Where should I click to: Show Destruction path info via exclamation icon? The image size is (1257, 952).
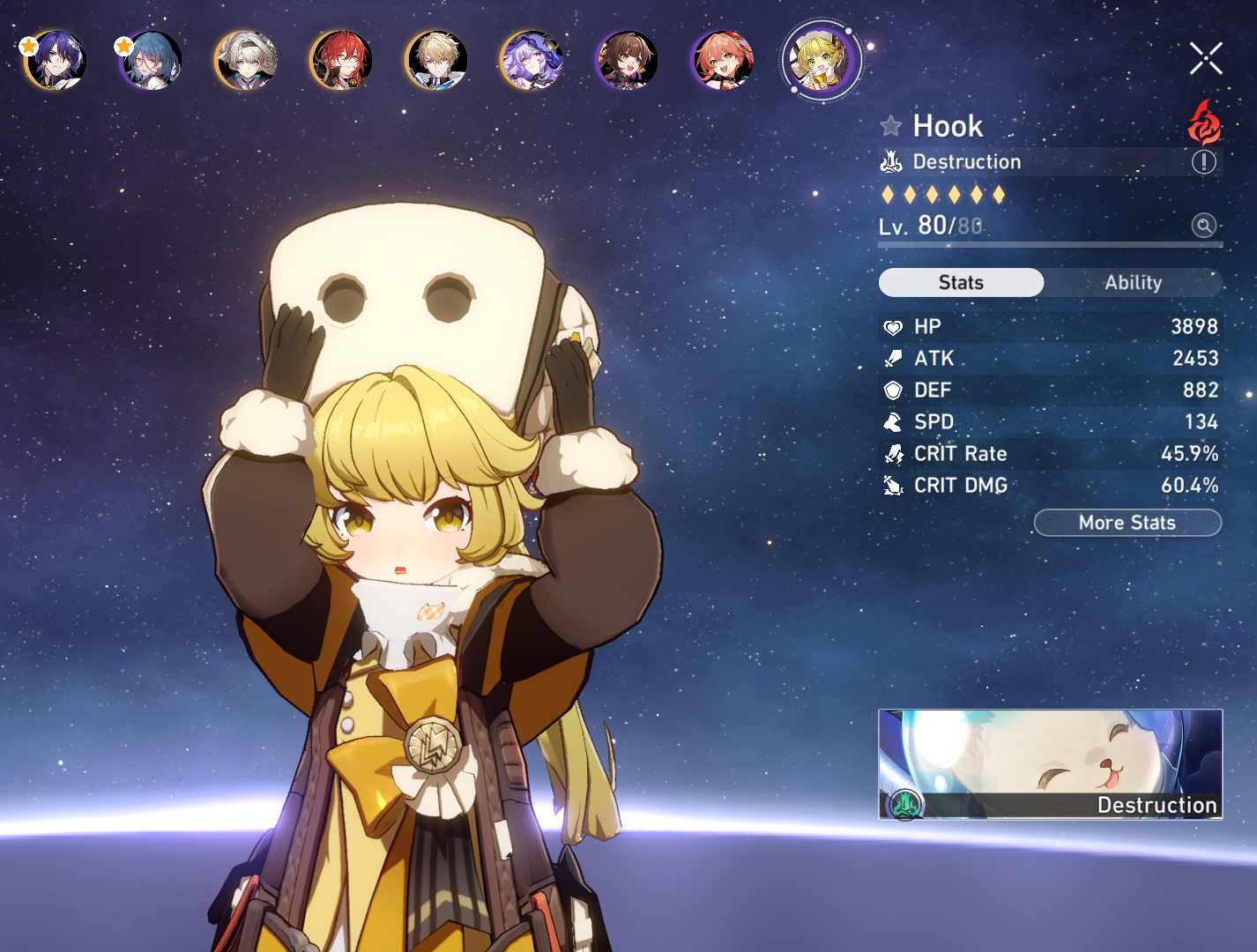point(1203,162)
